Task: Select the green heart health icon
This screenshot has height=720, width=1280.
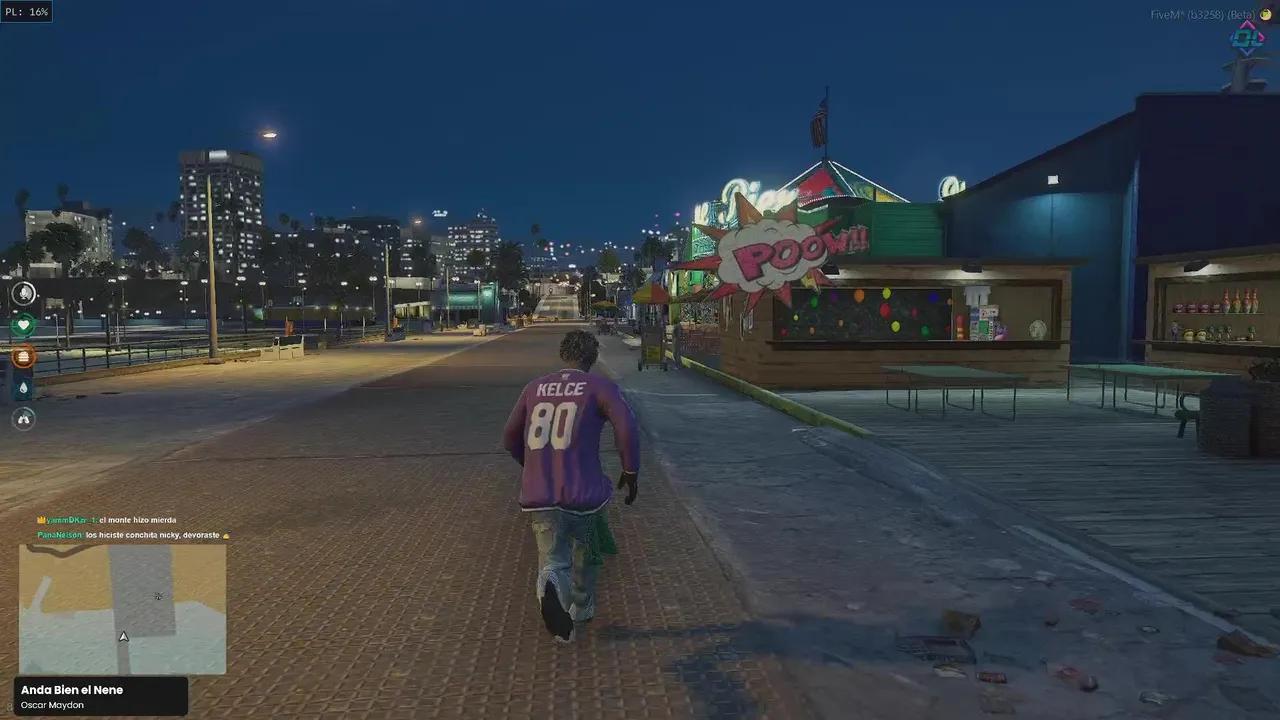Action: pyautogui.click(x=23, y=324)
